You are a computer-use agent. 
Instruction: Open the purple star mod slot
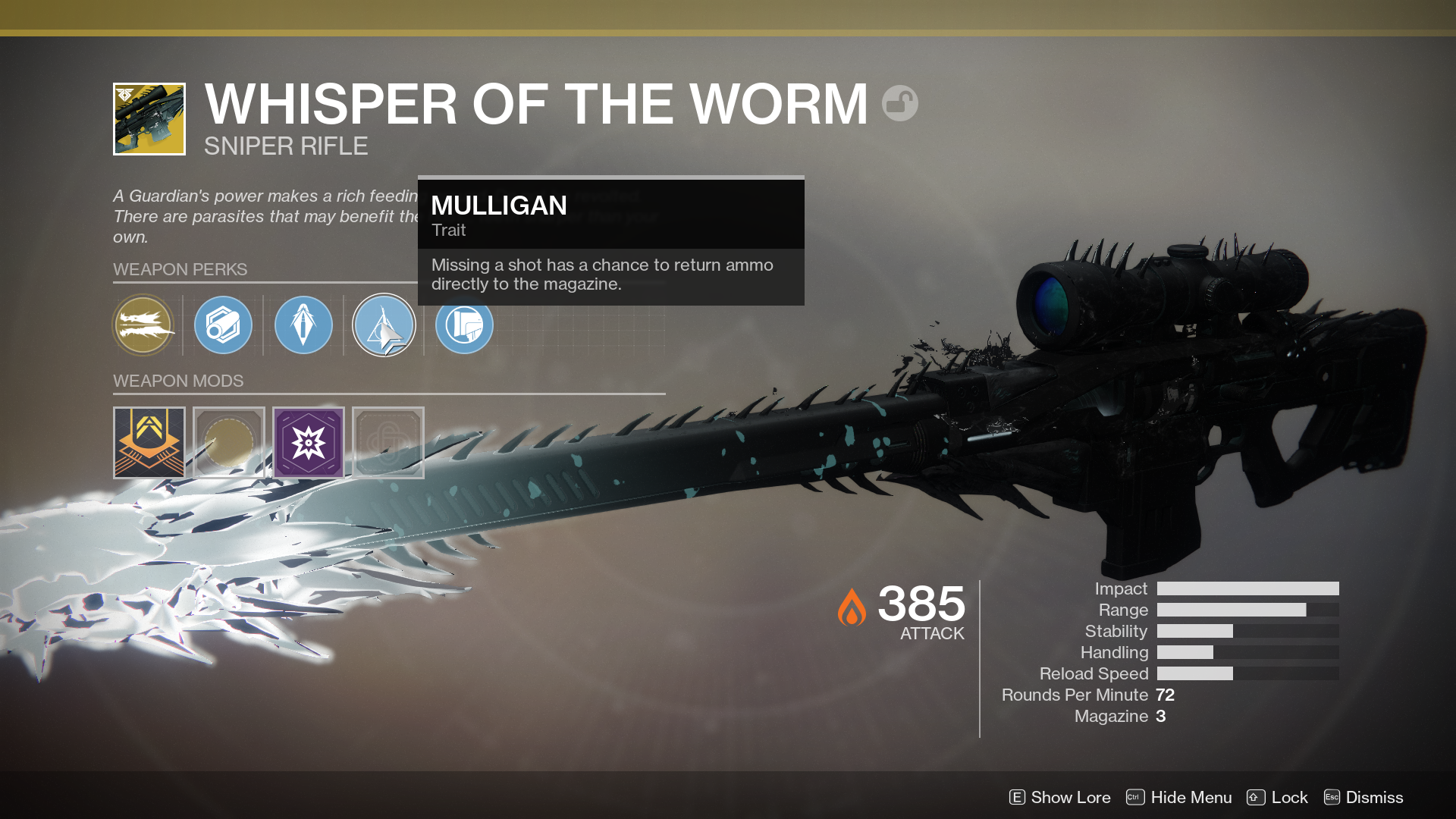pos(309,443)
